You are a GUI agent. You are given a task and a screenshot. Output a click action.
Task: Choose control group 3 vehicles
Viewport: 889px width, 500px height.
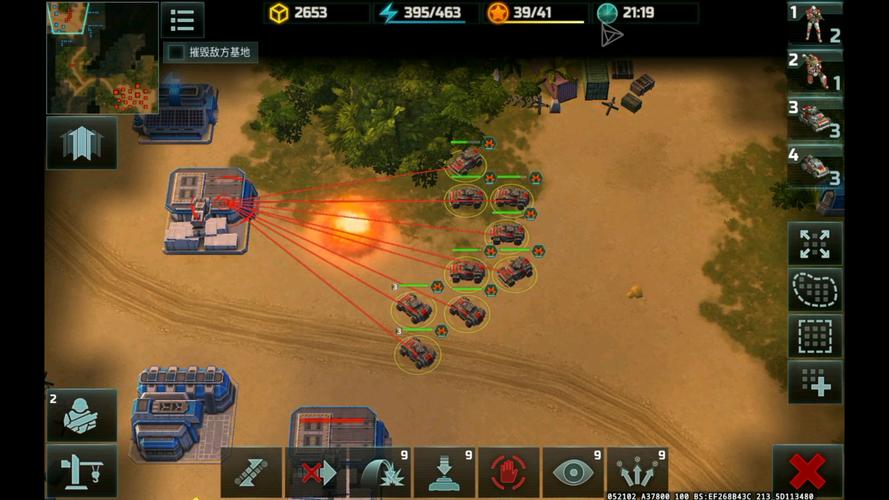coord(815,118)
